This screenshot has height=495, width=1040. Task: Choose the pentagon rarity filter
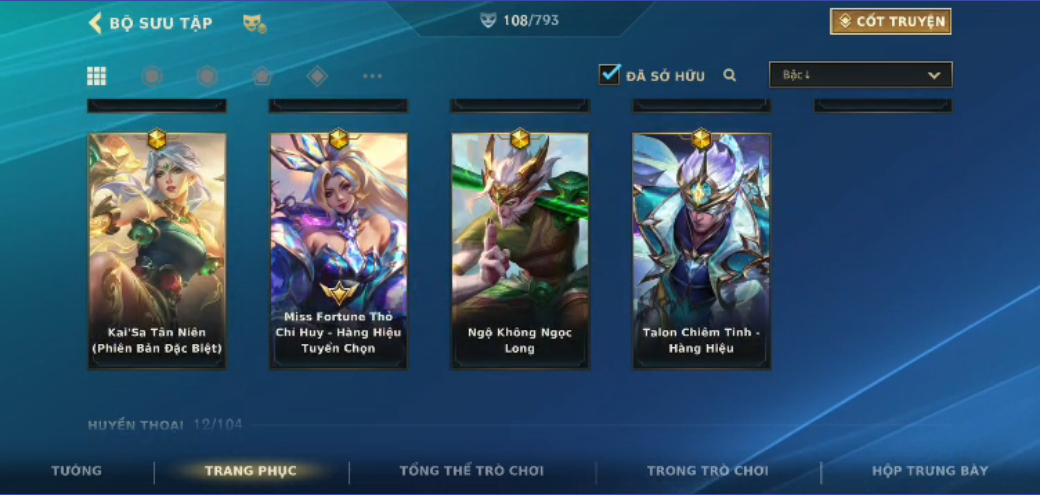click(x=261, y=76)
